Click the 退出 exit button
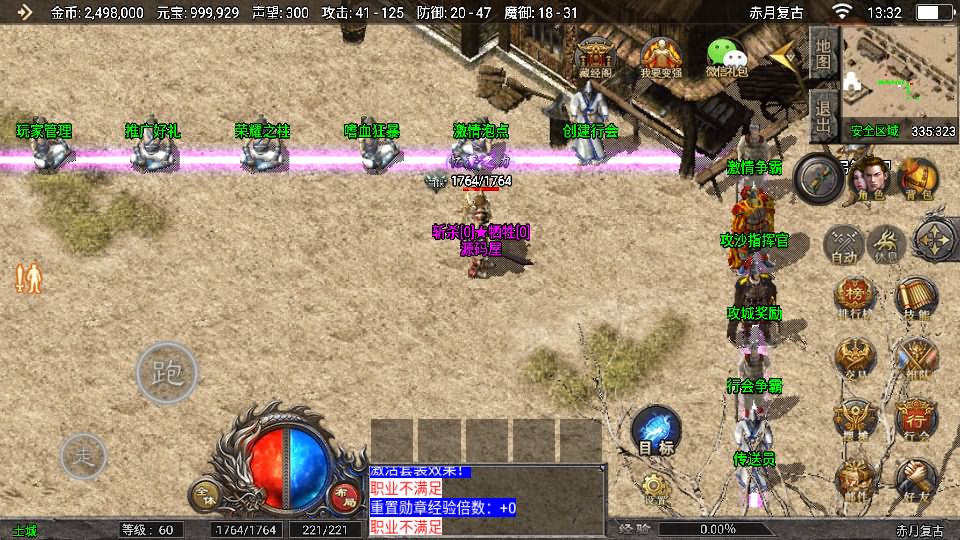960x540 pixels. coord(823,115)
